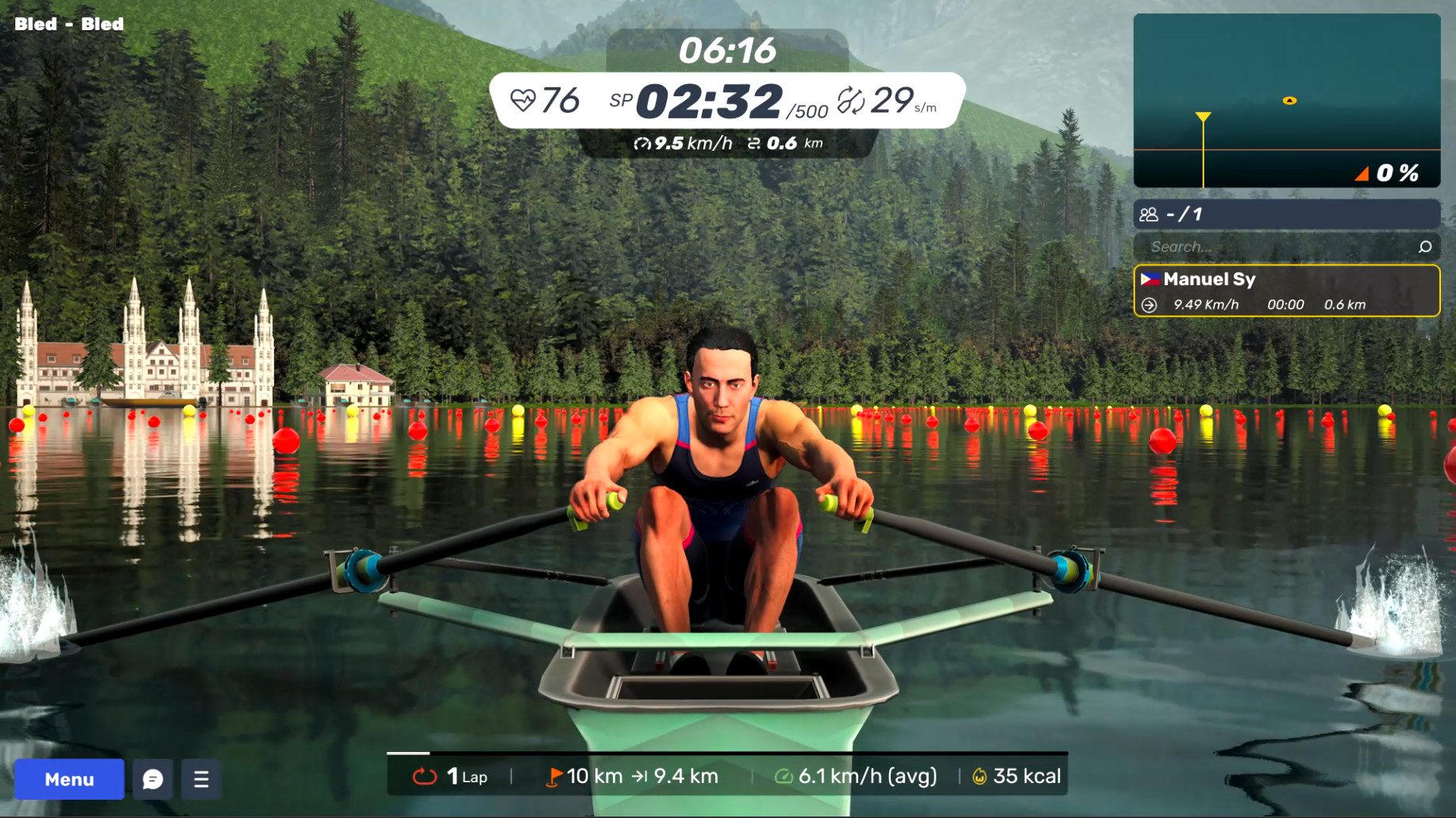
Task: Click the participants icon showing -/1
Action: pyautogui.click(x=1149, y=213)
